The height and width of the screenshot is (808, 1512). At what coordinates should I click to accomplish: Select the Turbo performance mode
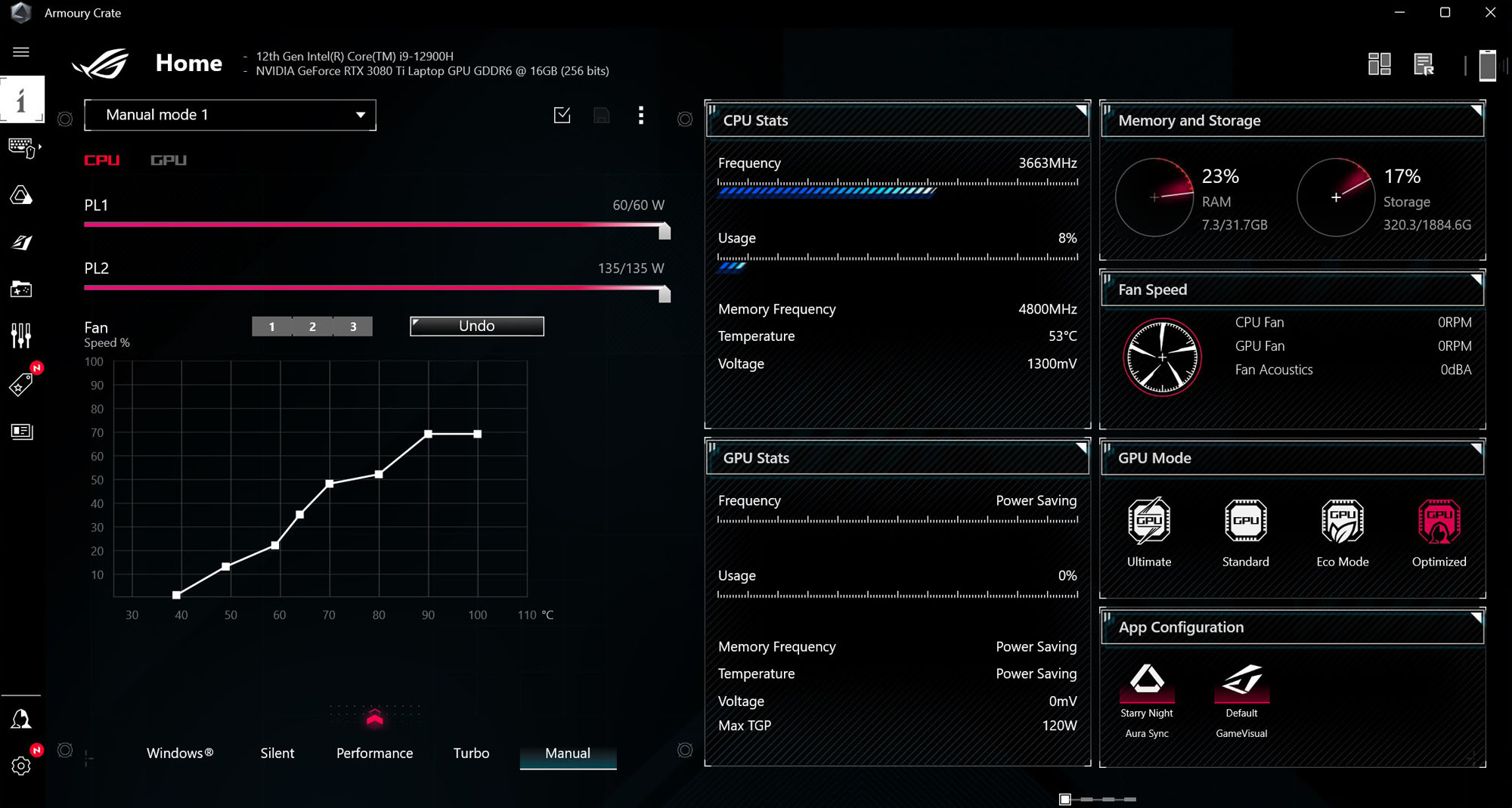(471, 753)
